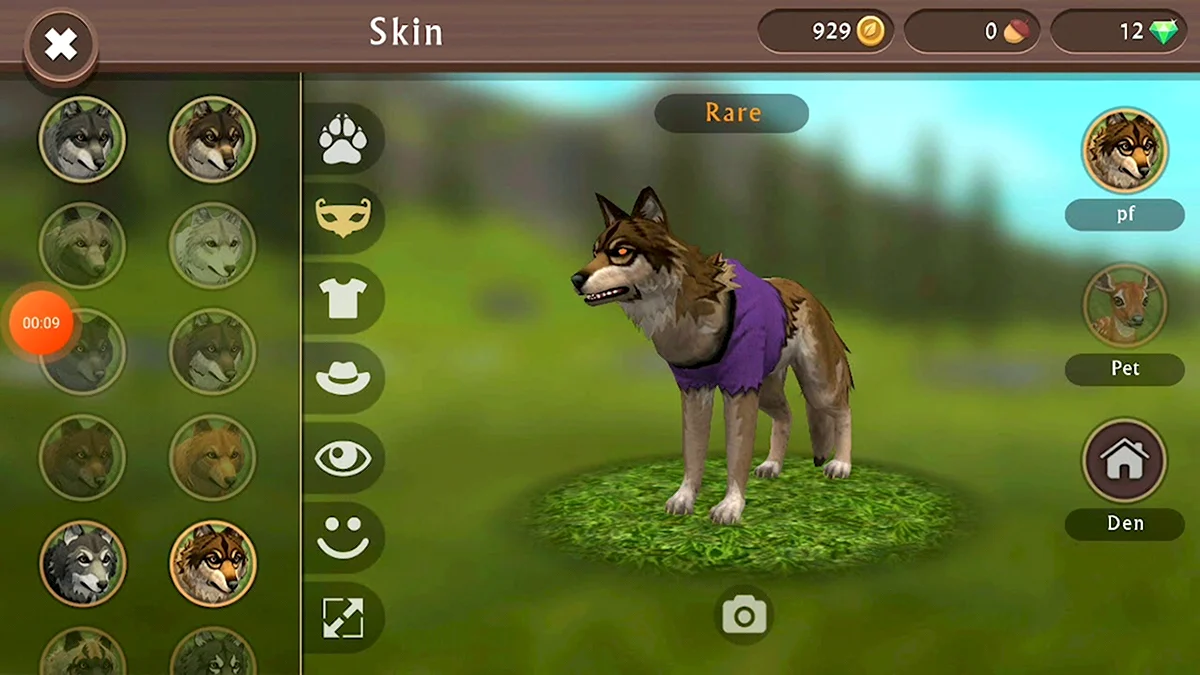Open the Pet deer portrait
Screen dimensions: 1200x675
pyautogui.click(x=1125, y=305)
